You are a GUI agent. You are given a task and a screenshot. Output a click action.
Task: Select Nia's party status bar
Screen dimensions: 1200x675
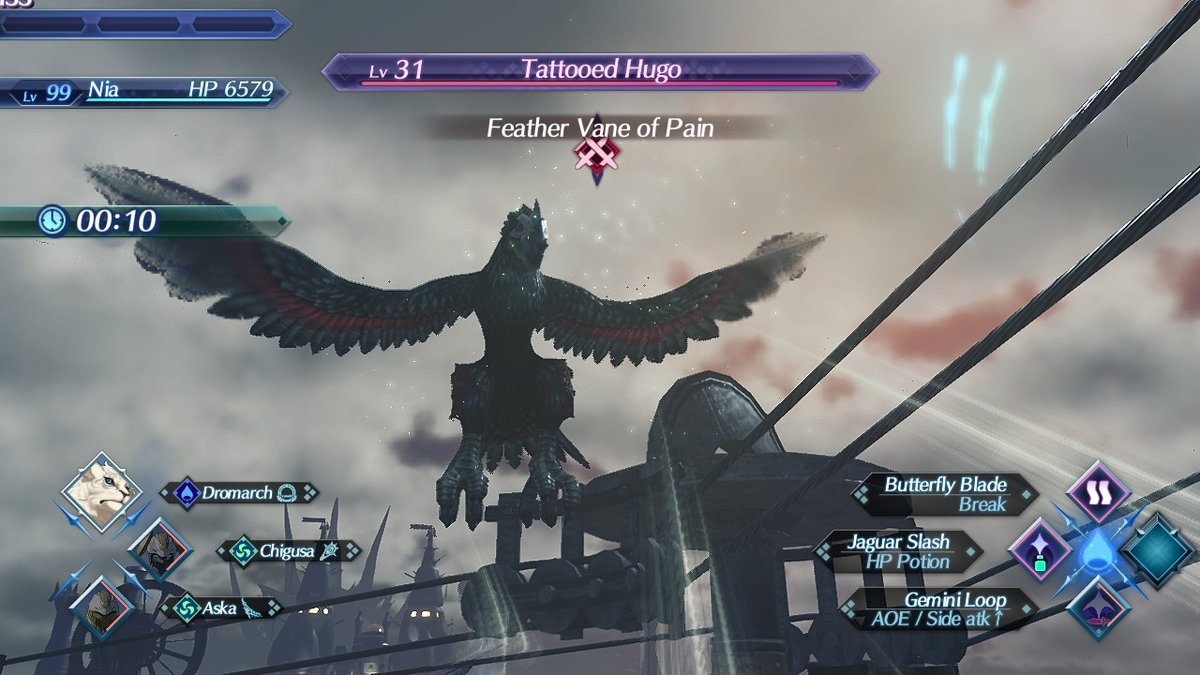click(x=145, y=91)
